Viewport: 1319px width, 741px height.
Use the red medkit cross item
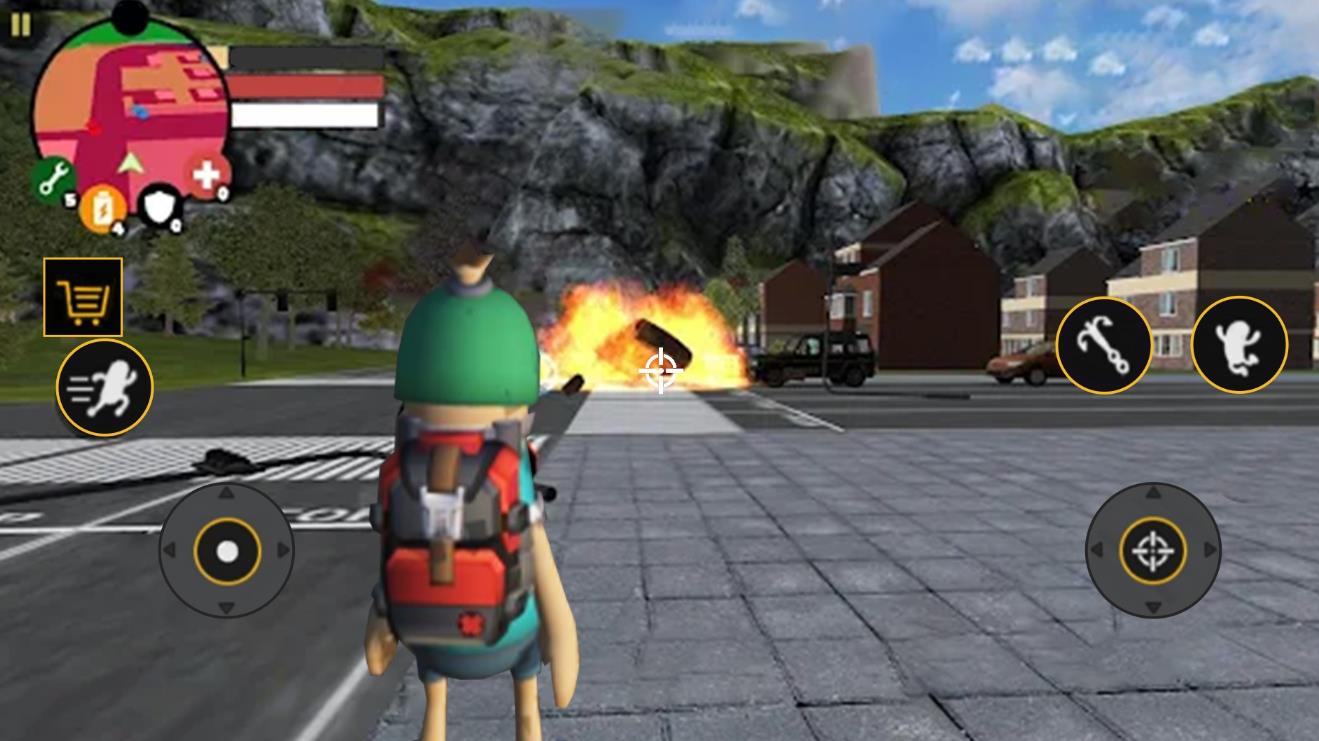[x=207, y=176]
